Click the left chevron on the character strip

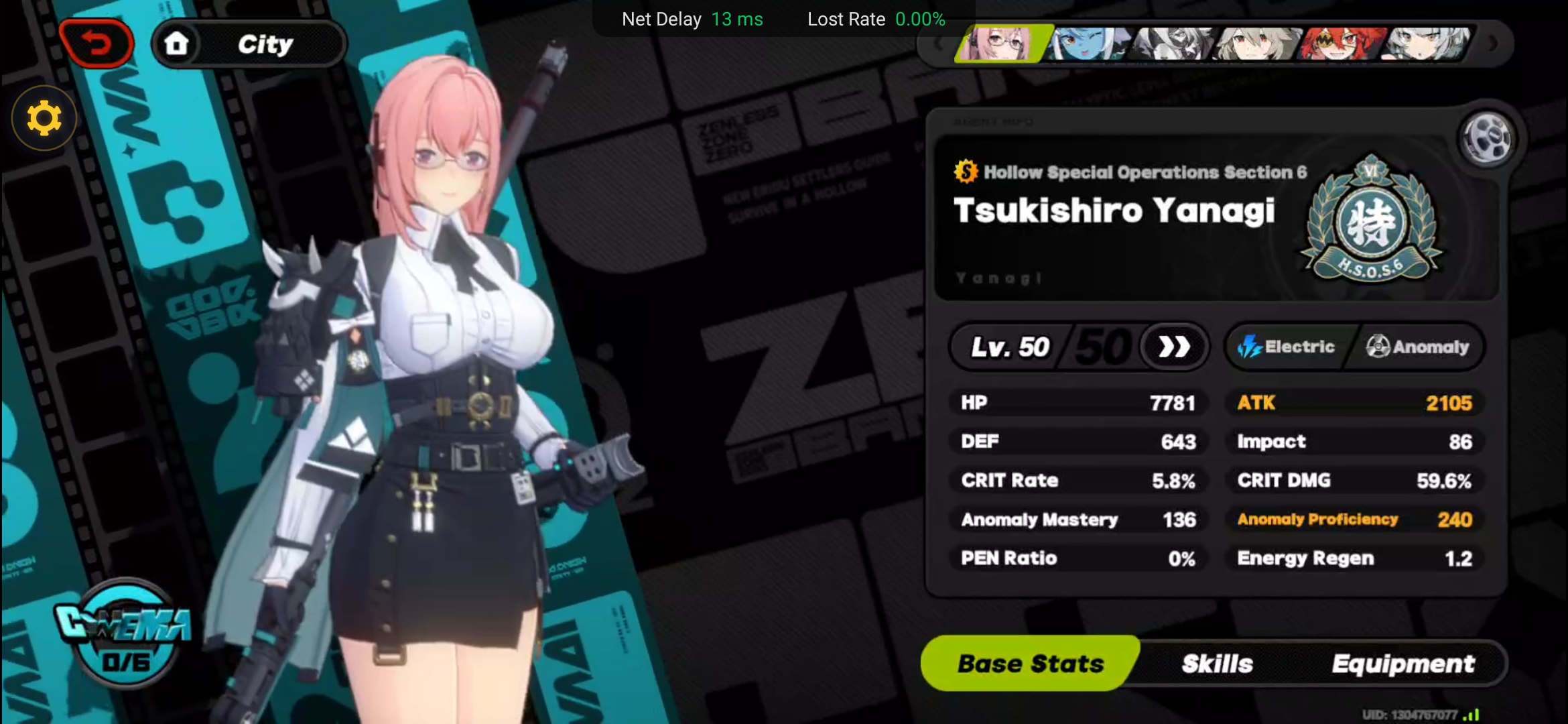pos(938,44)
